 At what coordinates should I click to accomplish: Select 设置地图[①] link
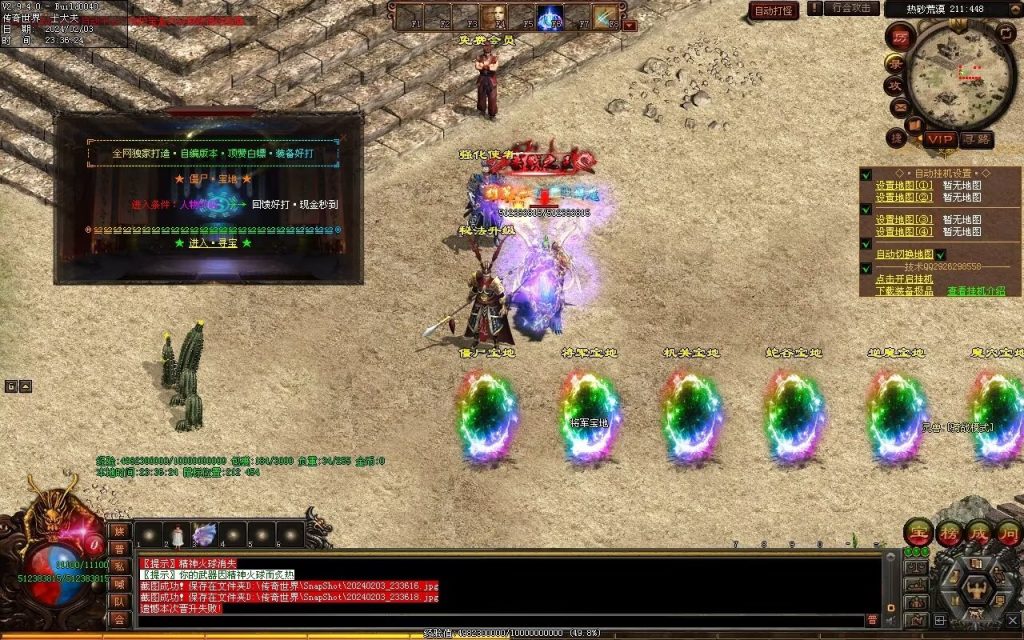tap(904, 185)
